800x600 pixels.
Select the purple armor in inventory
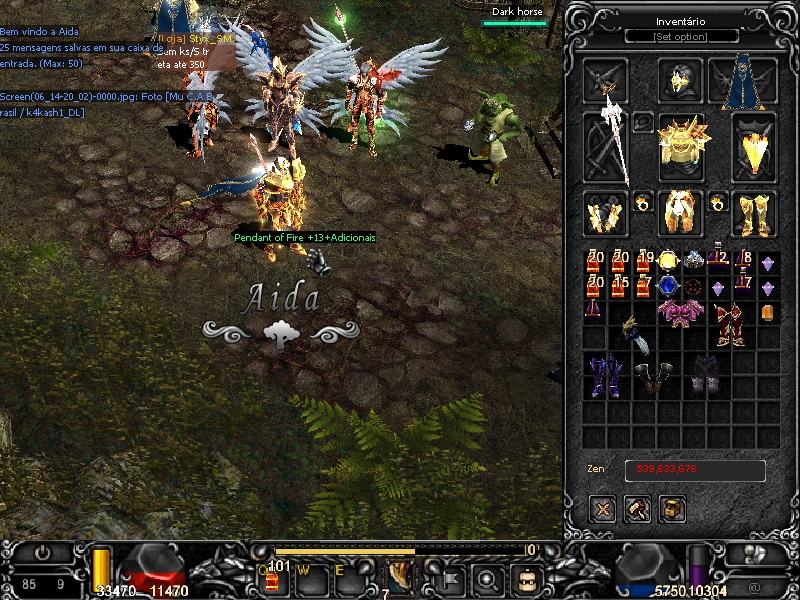point(604,375)
